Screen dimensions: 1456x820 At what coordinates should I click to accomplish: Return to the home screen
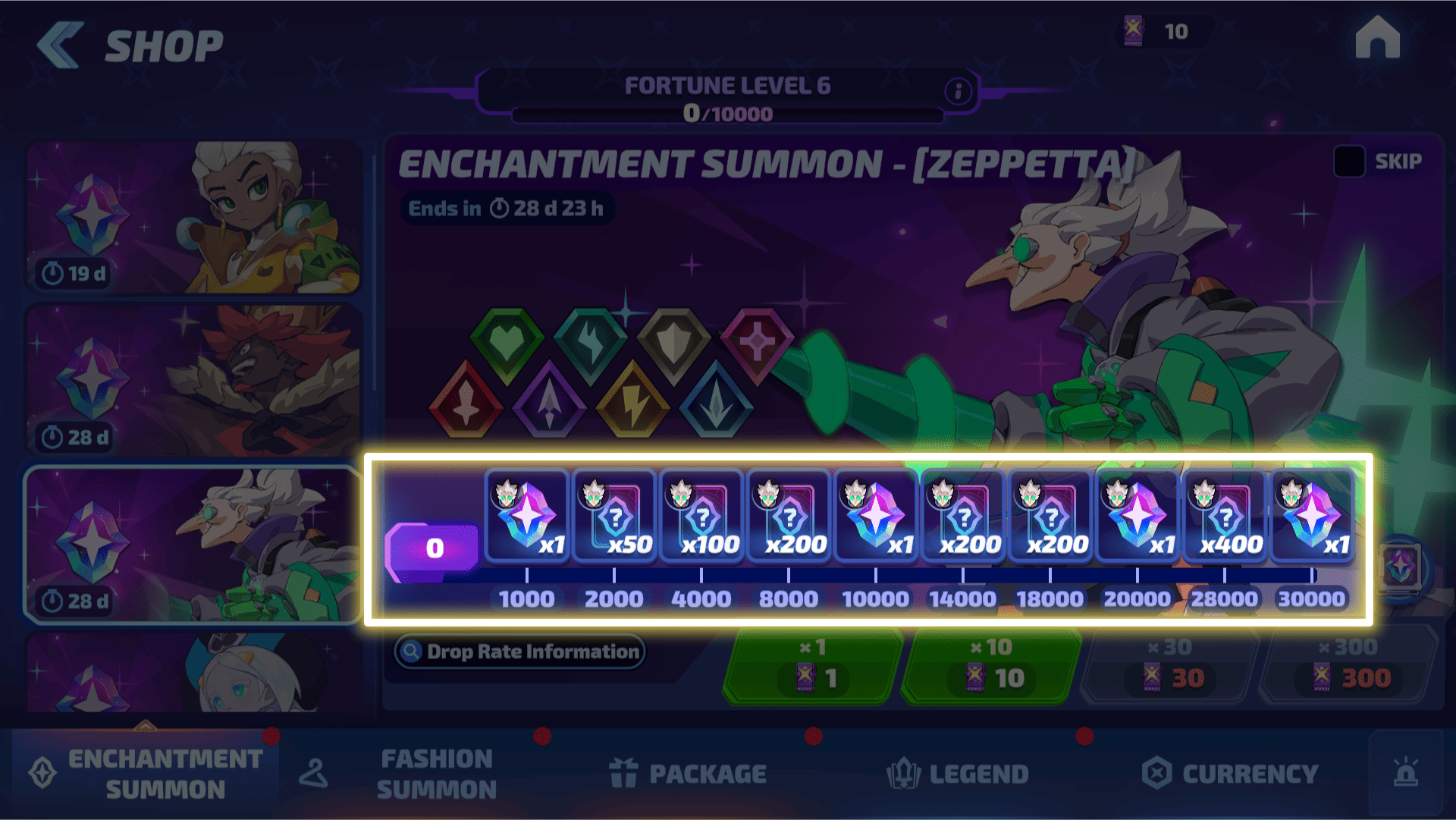pos(1377,38)
